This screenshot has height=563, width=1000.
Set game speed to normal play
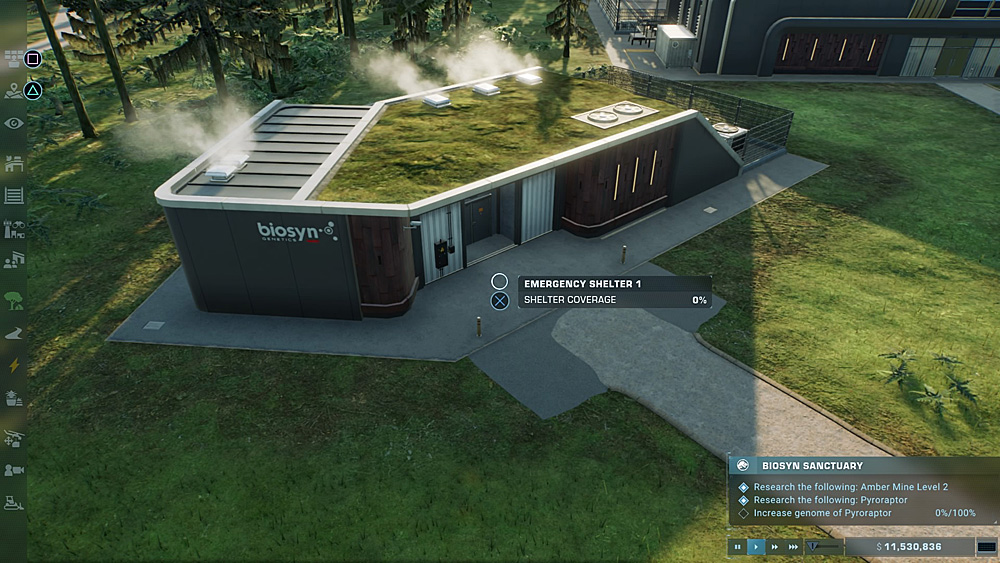pyautogui.click(x=756, y=547)
